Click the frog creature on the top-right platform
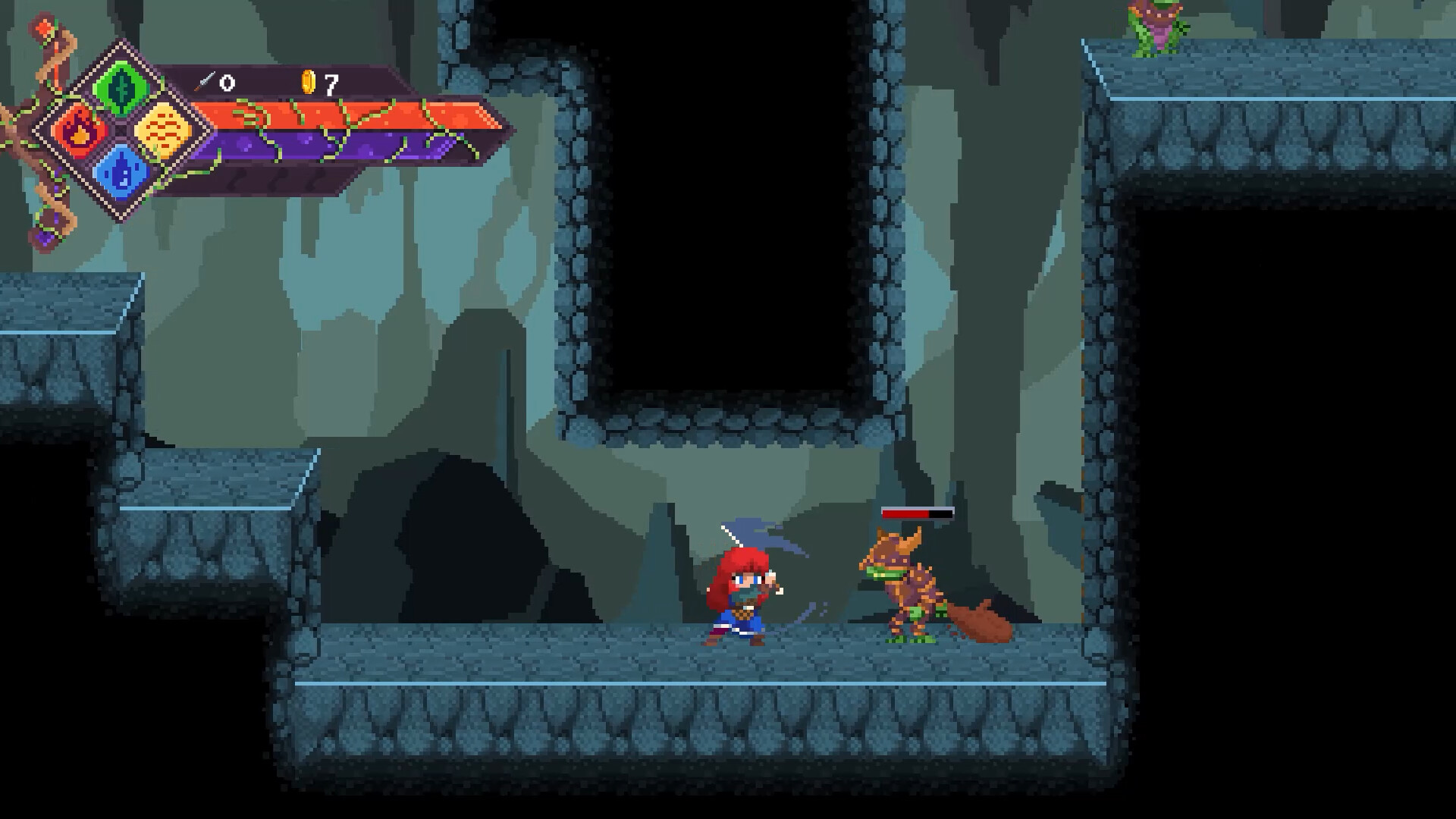The height and width of the screenshot is (819, 1456). click(x=1154, y=27)
